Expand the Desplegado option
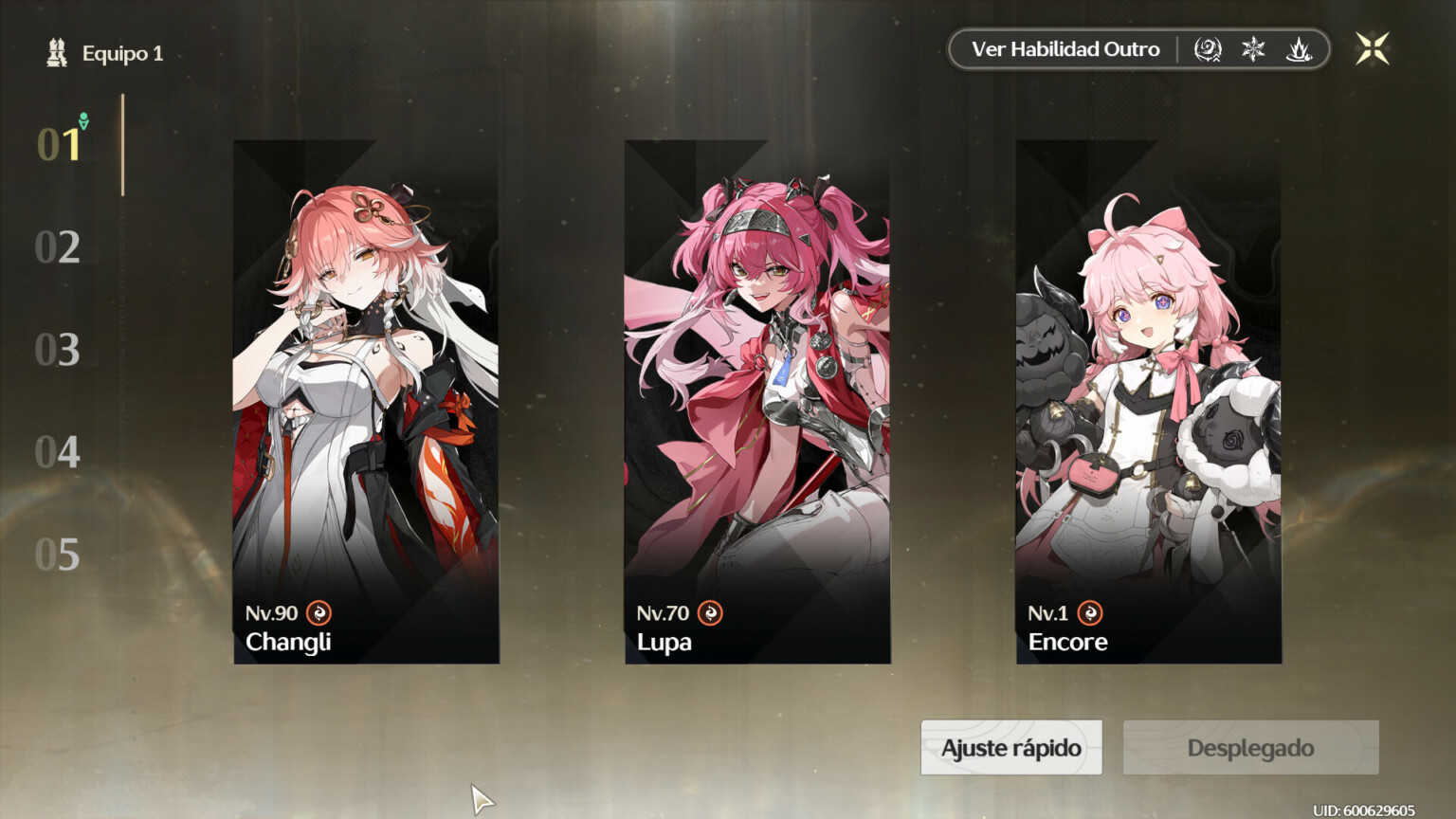Screen dimensions: 1456x819 [1249, 748]
